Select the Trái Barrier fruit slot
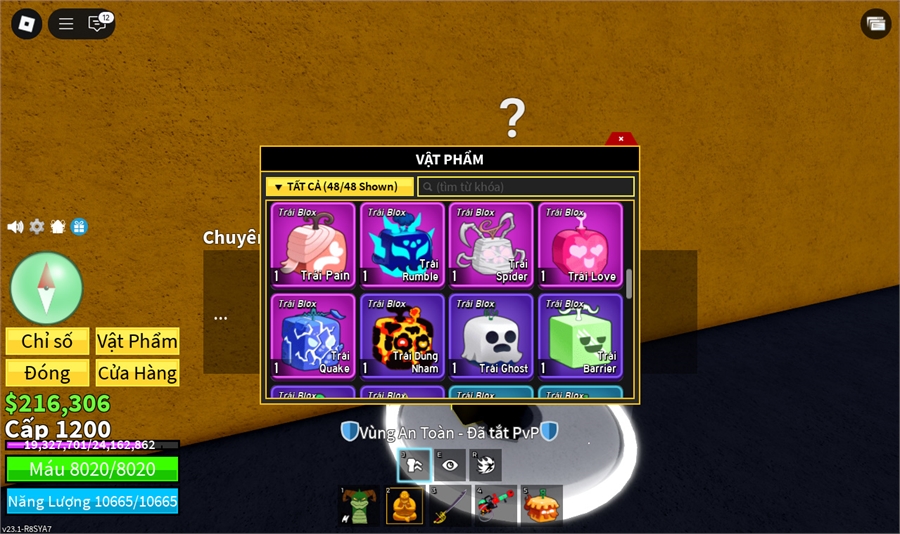 (580, 336)
